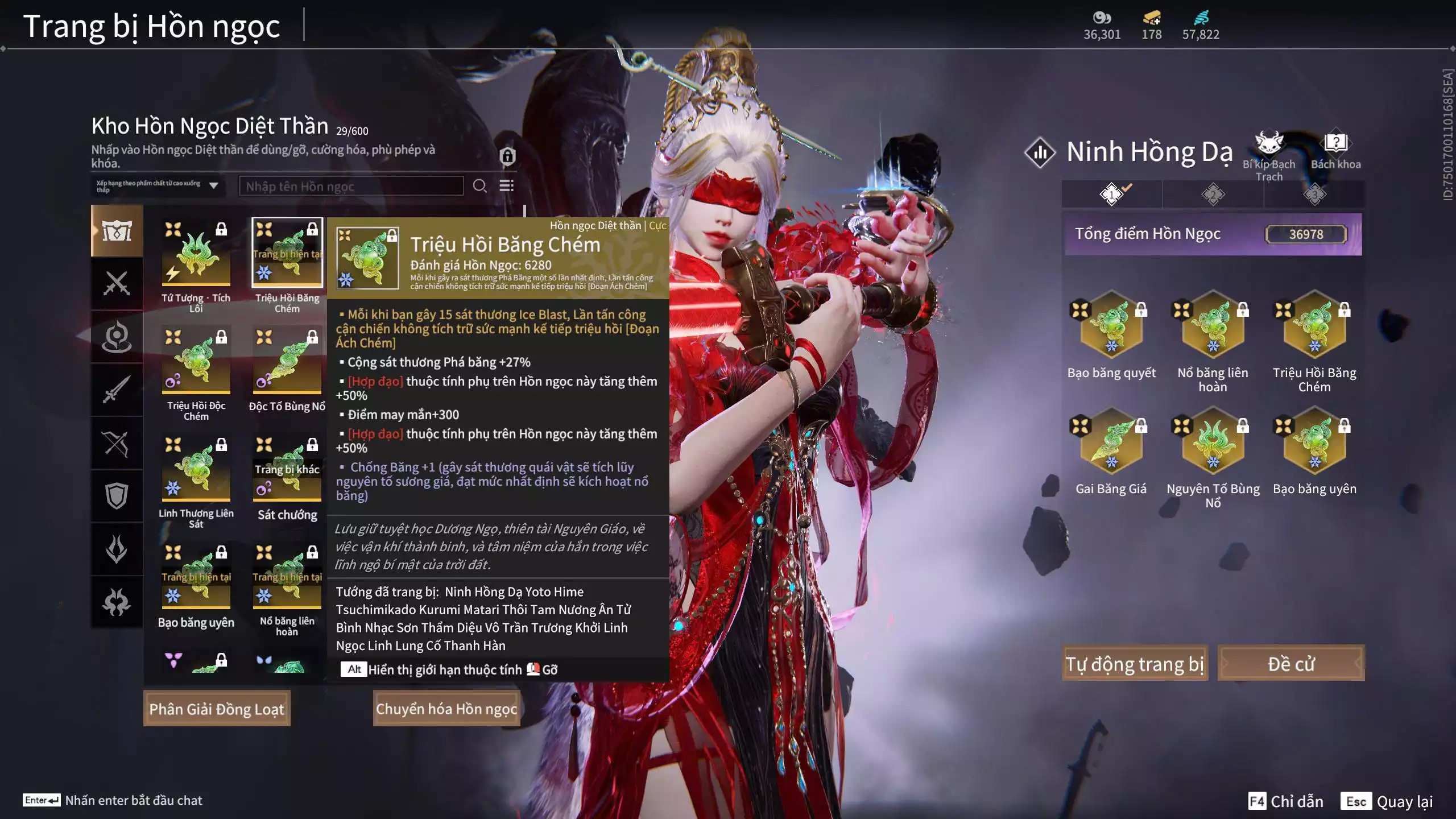
Task: Click the magnifying glass search icon
Action: tap(479, 186)
